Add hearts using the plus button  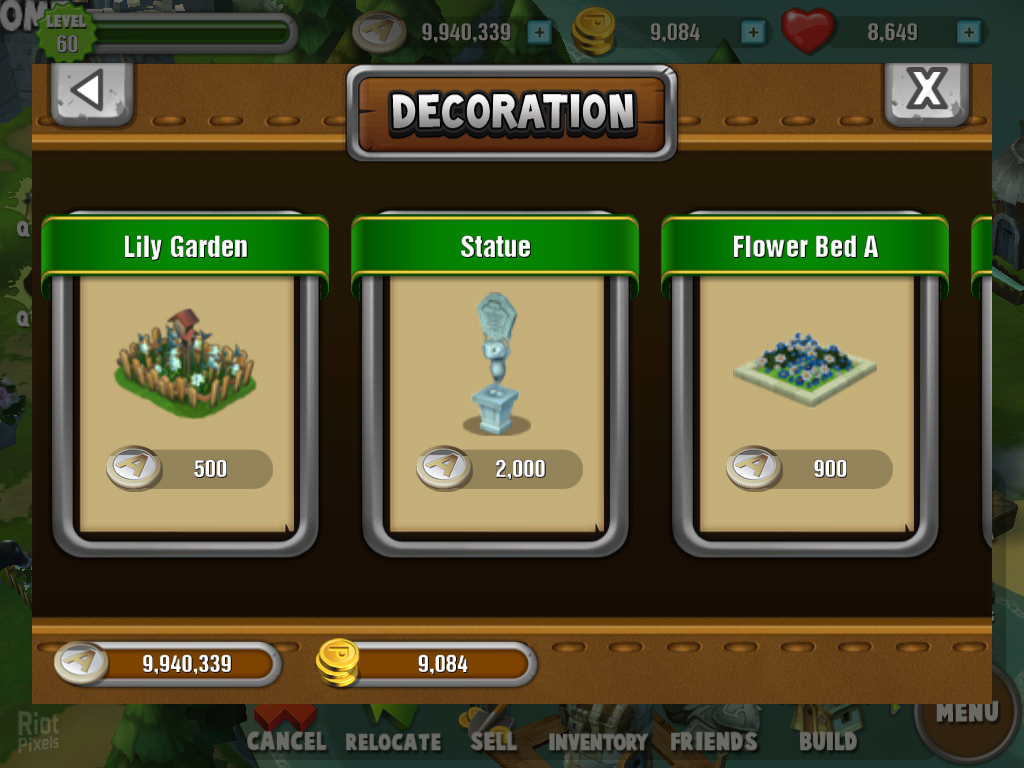[968, 32]
